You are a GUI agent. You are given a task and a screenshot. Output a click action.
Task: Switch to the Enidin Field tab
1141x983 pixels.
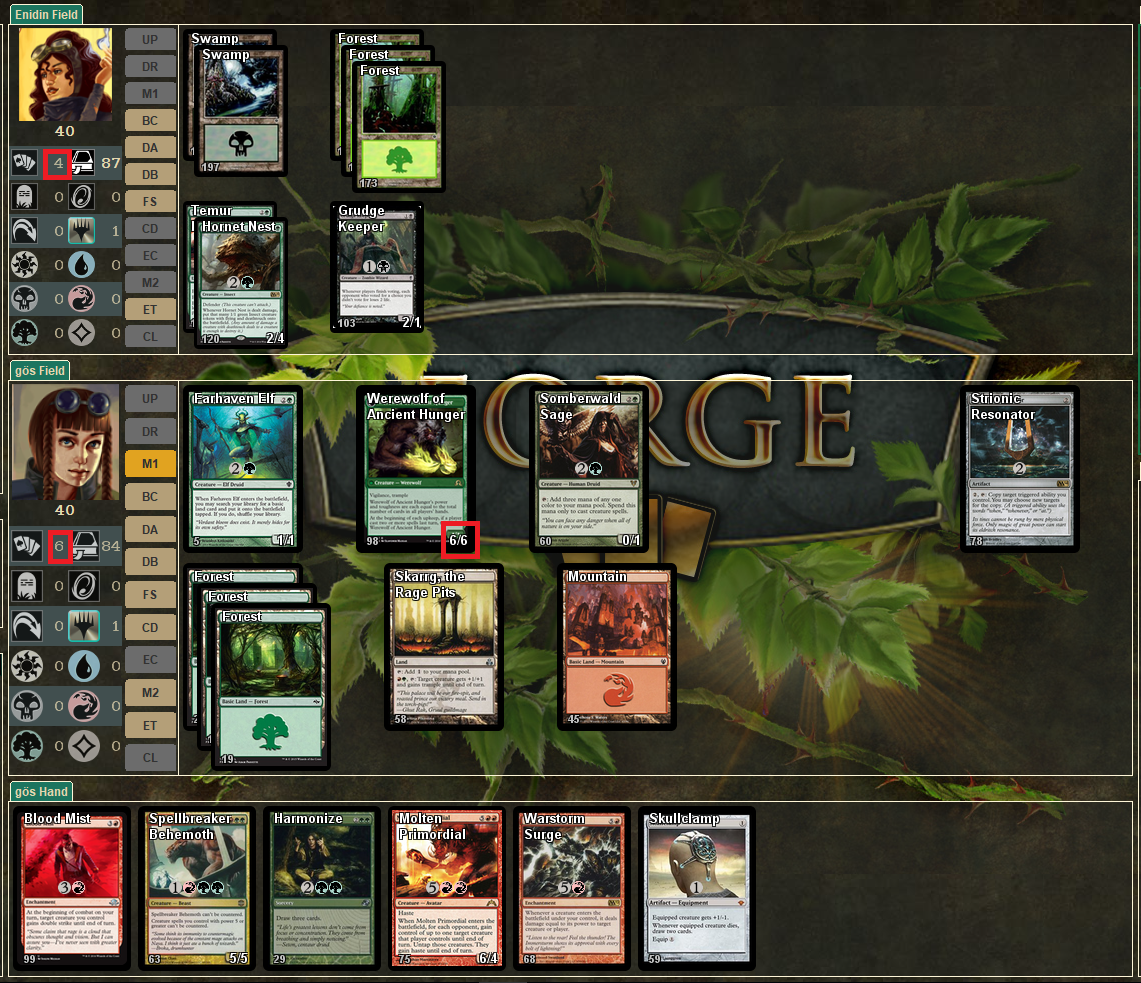[x=46, y=15]
